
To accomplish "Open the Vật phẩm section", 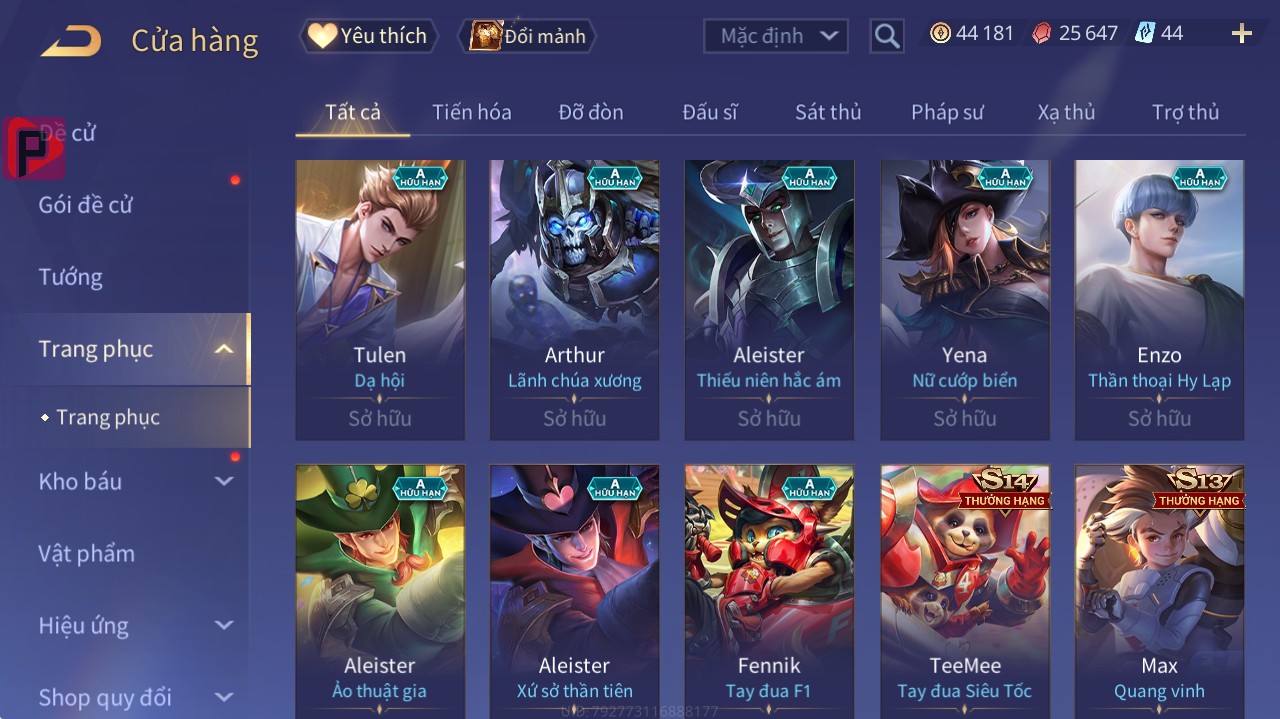I will 86,553.
